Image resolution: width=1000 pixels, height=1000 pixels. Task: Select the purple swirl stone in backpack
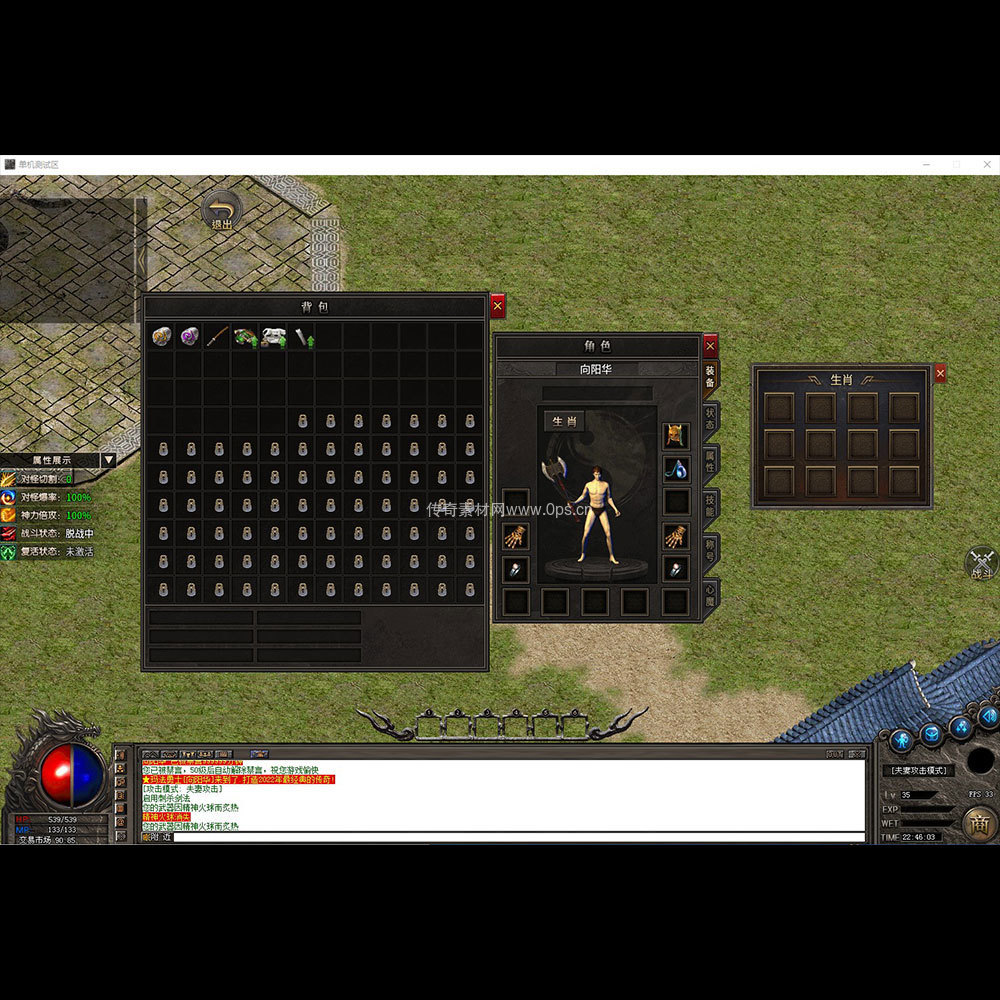coord(189,337)
